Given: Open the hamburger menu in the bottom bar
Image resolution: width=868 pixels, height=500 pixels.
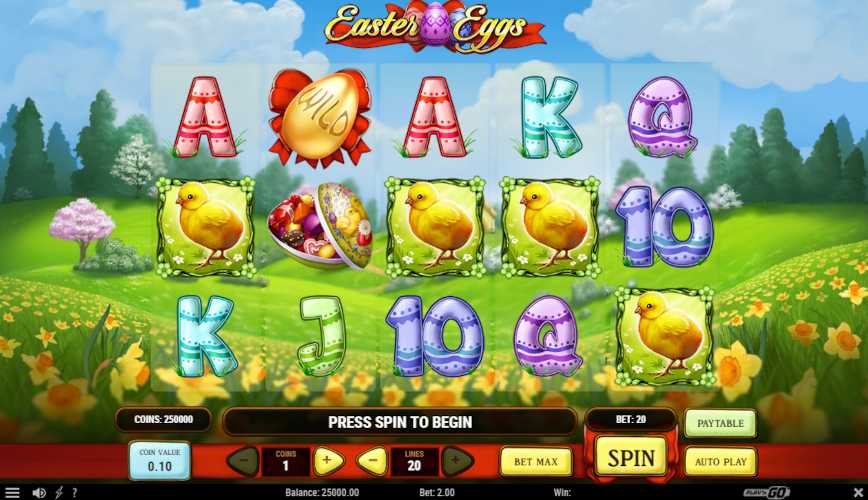Looking at the screenshot, I should tap(13, 492).
